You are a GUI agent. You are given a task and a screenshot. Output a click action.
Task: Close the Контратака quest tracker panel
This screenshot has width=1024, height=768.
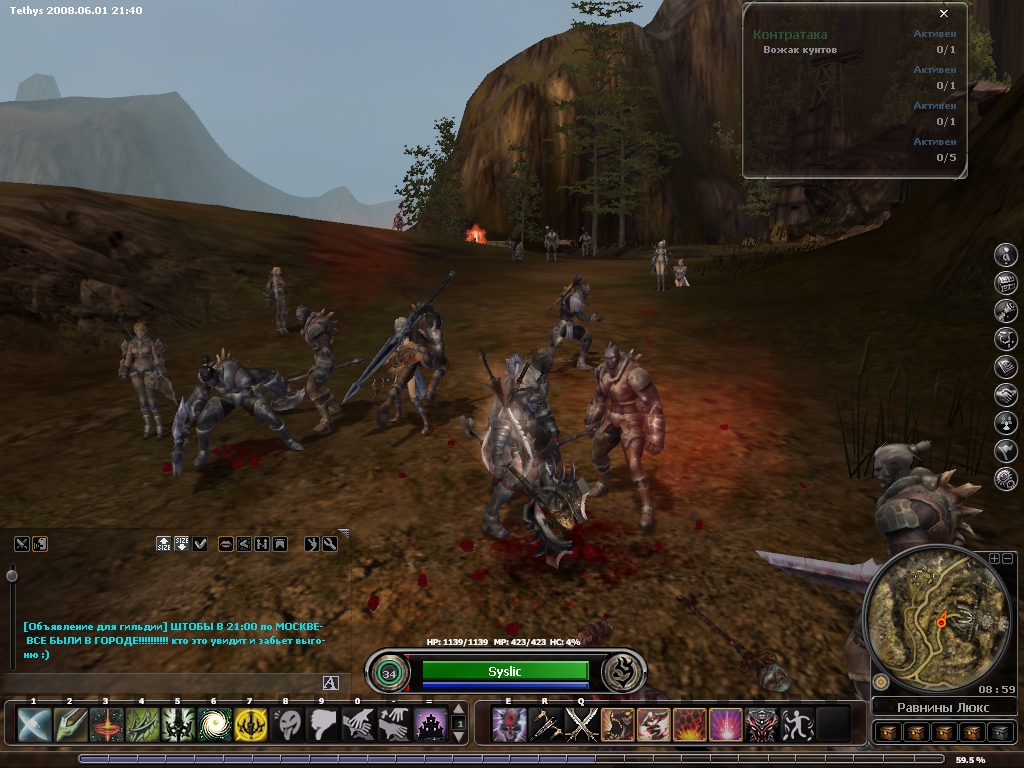coord(944,14)
